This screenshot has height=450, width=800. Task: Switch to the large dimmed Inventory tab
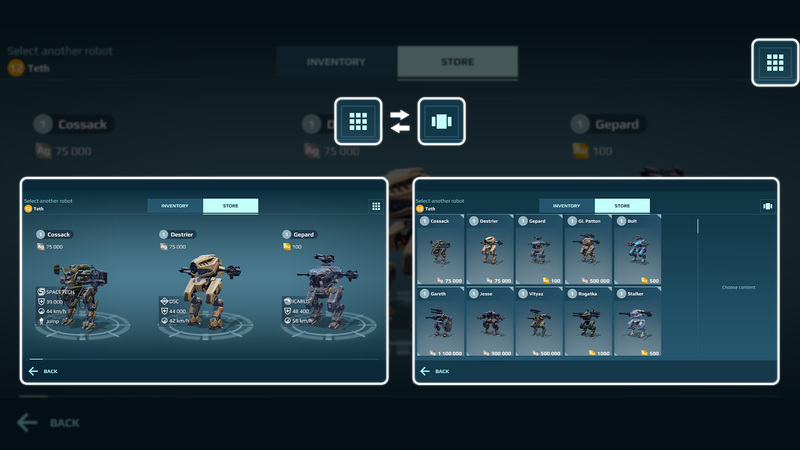pyautogui.click(x=336, y=62)
